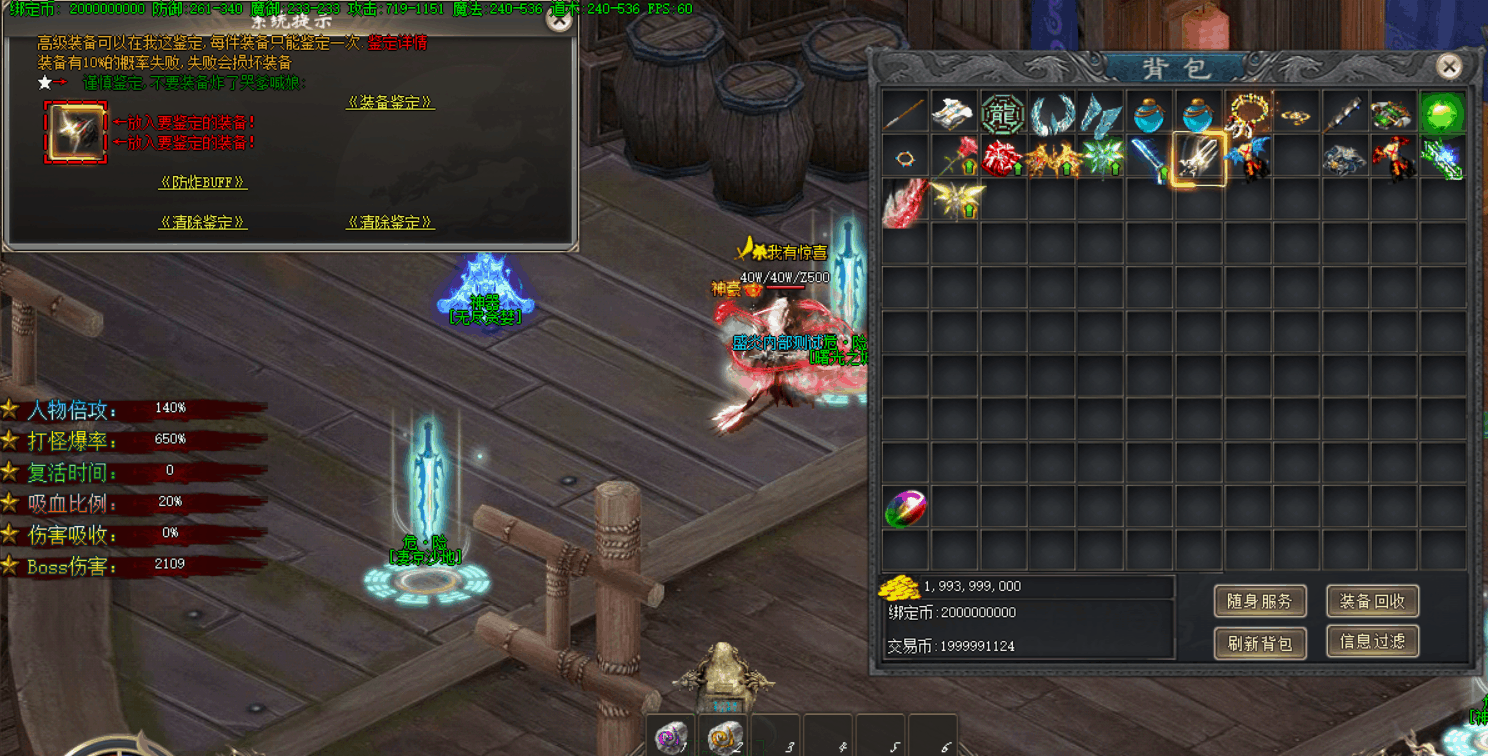This screenshot has height=756, width=1488.
Task: Close the system prompt dialog
Action: click(559, 19)
